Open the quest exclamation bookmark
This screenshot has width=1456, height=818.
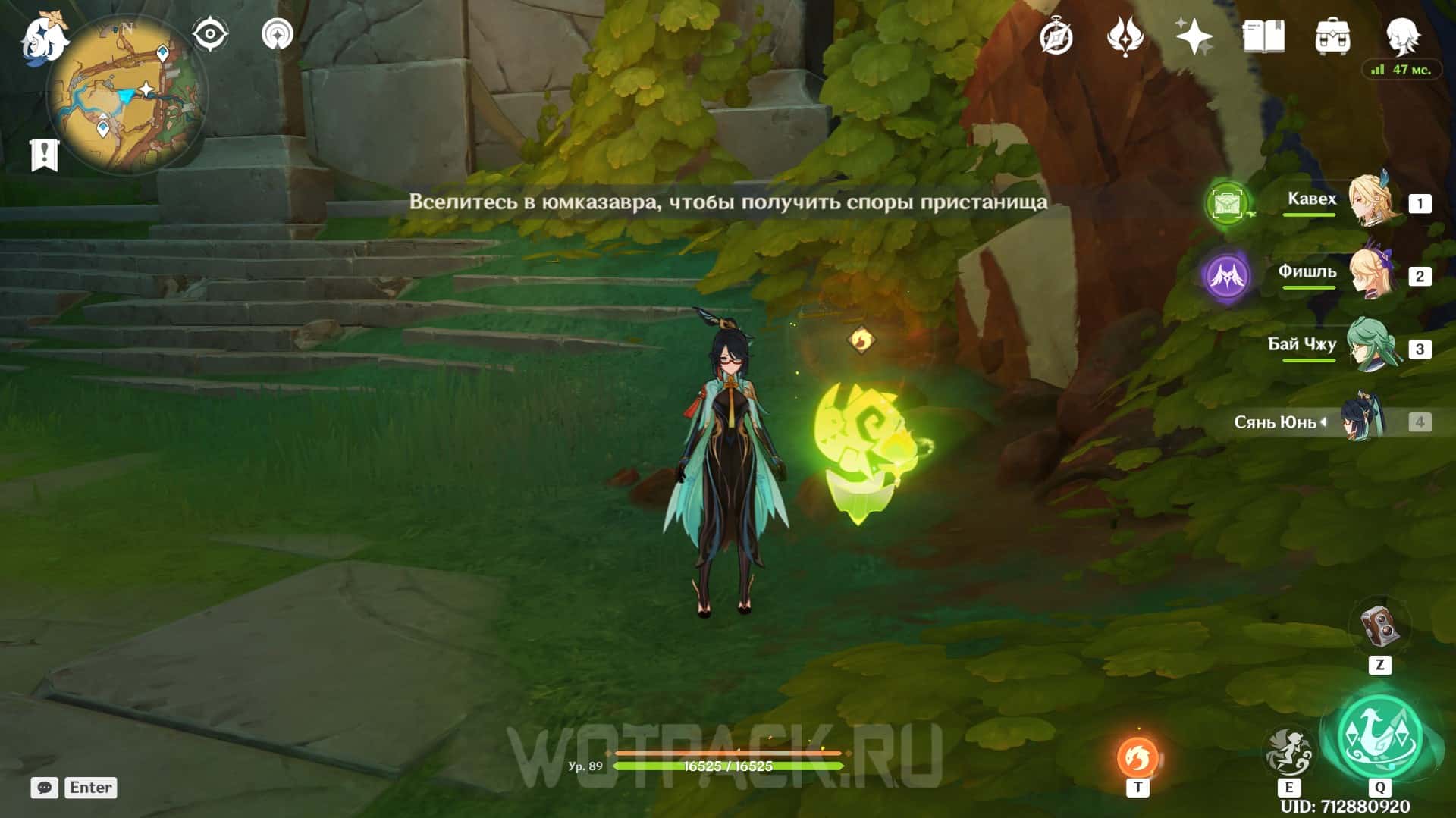[44, 155]
